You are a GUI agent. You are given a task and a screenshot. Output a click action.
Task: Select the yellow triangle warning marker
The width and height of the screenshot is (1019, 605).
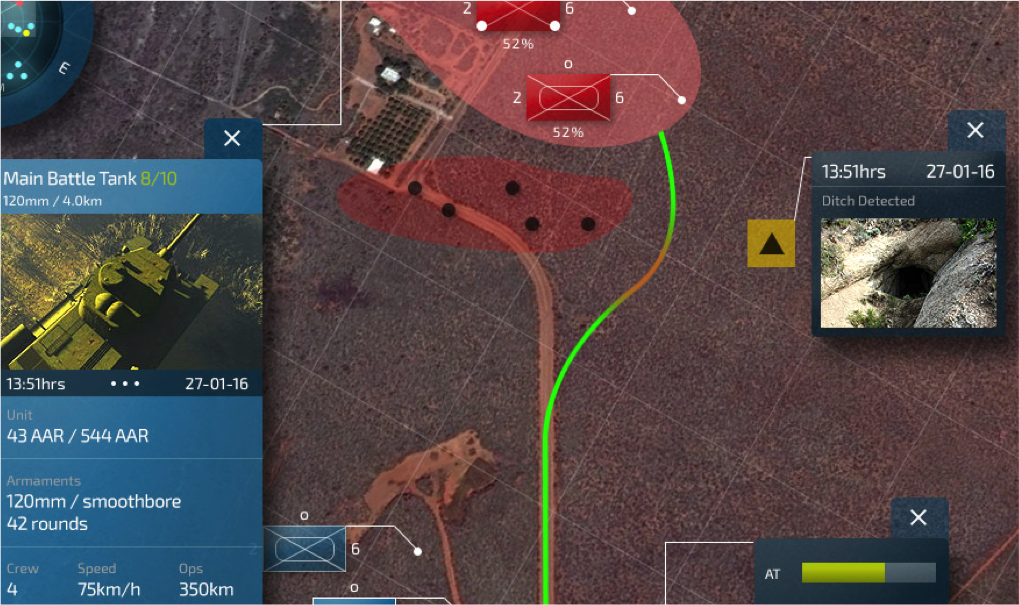click(x=771, y=244)
